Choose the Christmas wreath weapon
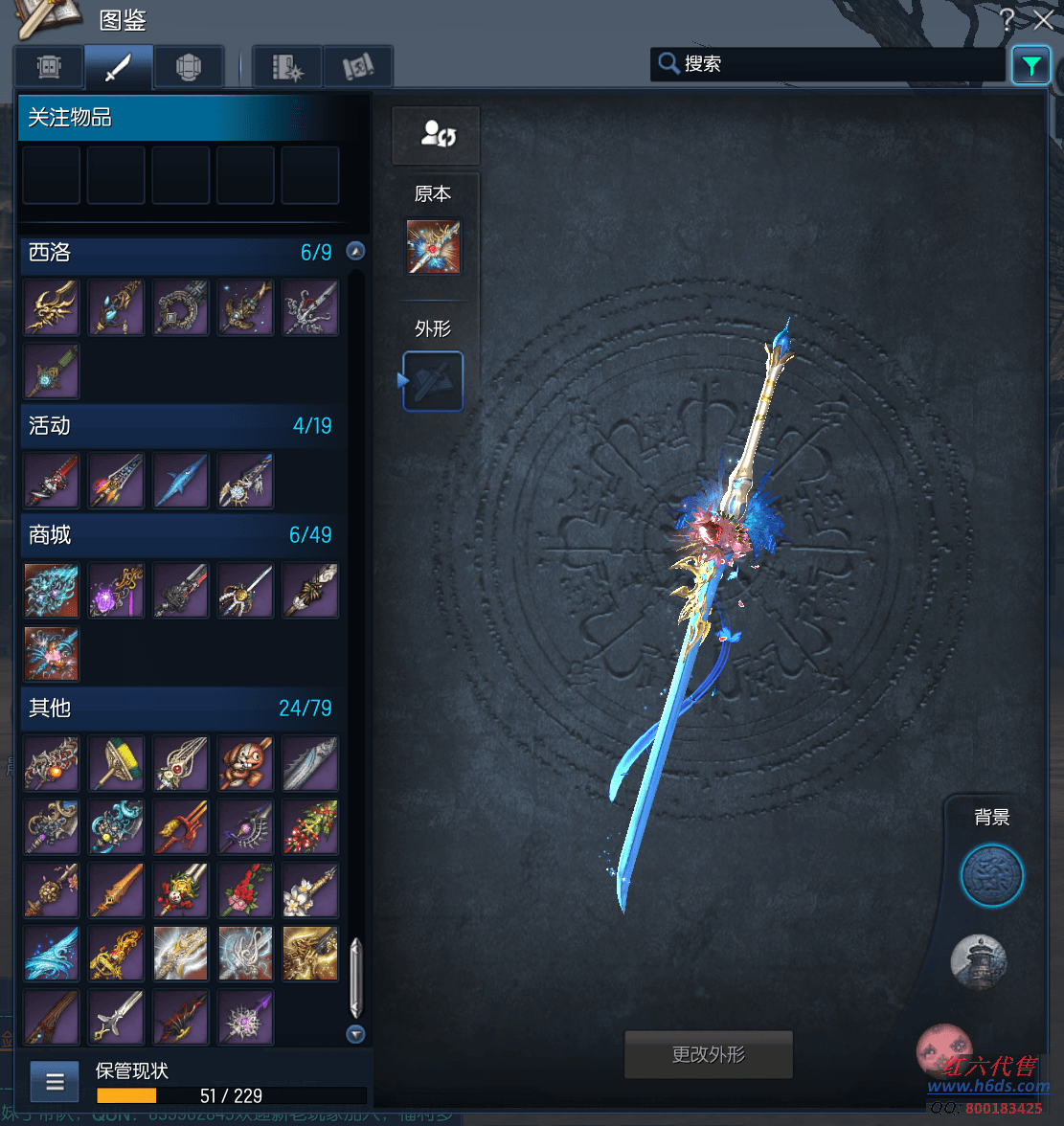1064x1126 pixels. (310, 826)
